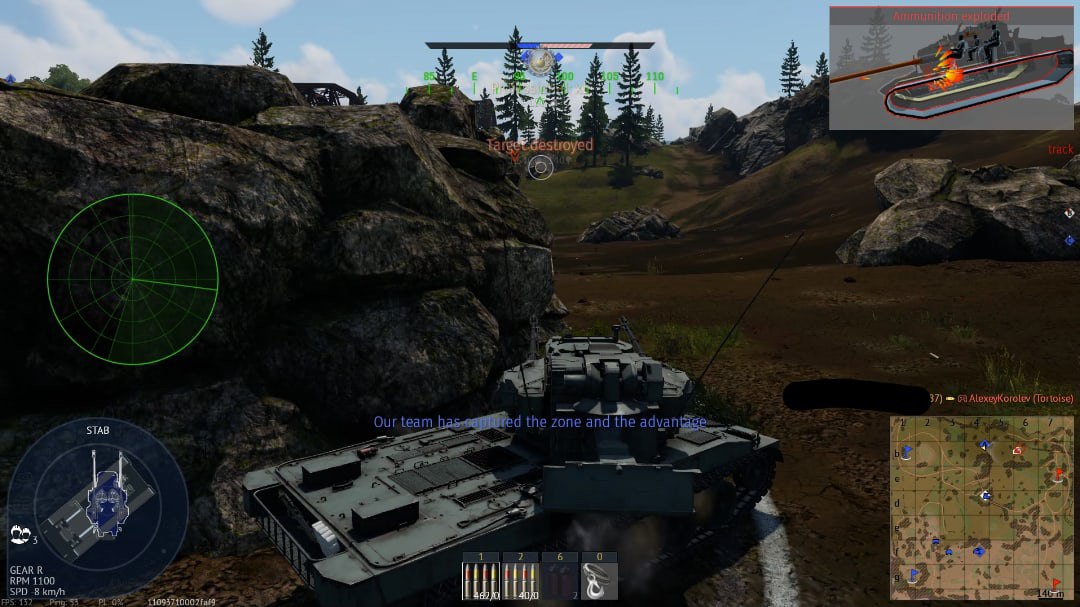Screen dimensions: 1080x607
Task: Click the capture zone icon under the score bar
Action: tap(540, 62)
